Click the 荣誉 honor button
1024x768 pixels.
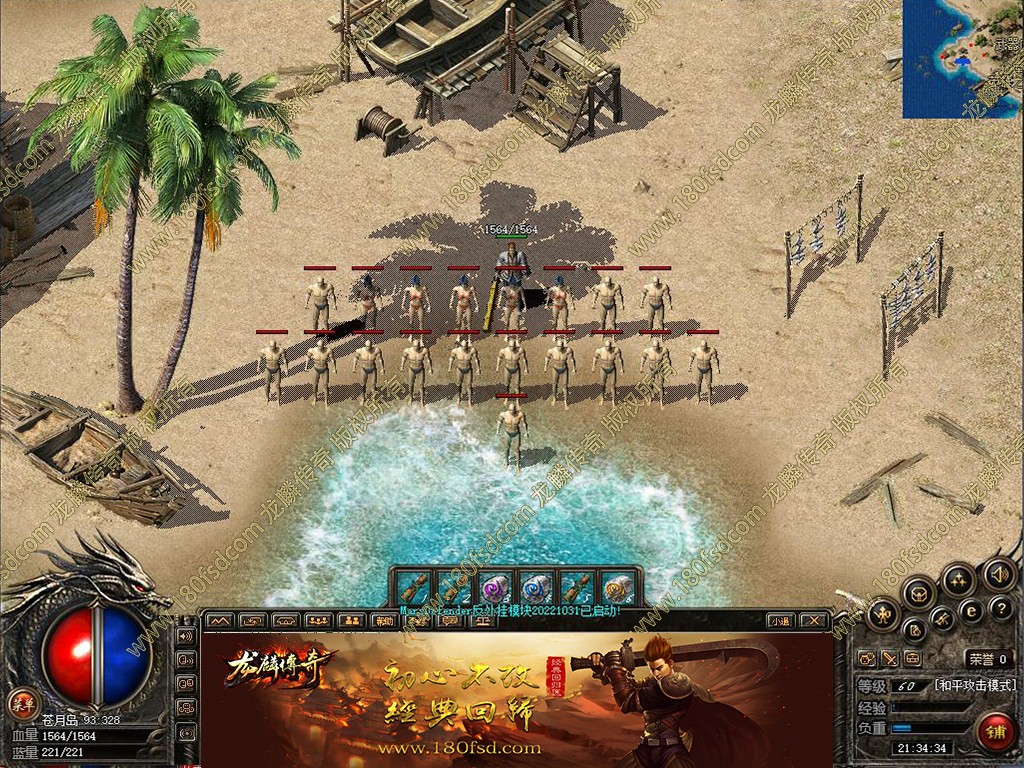987,659
